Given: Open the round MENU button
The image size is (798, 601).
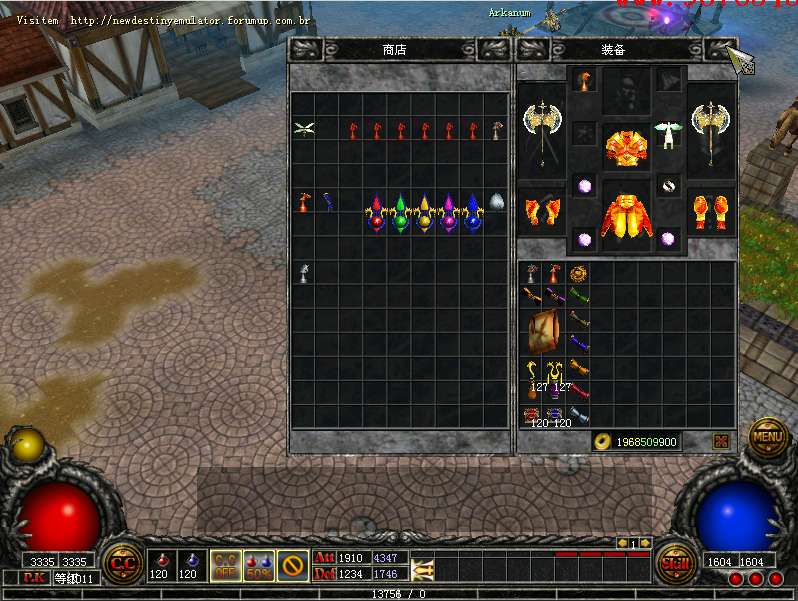Looking at the screenshot, I should [768, 436].
